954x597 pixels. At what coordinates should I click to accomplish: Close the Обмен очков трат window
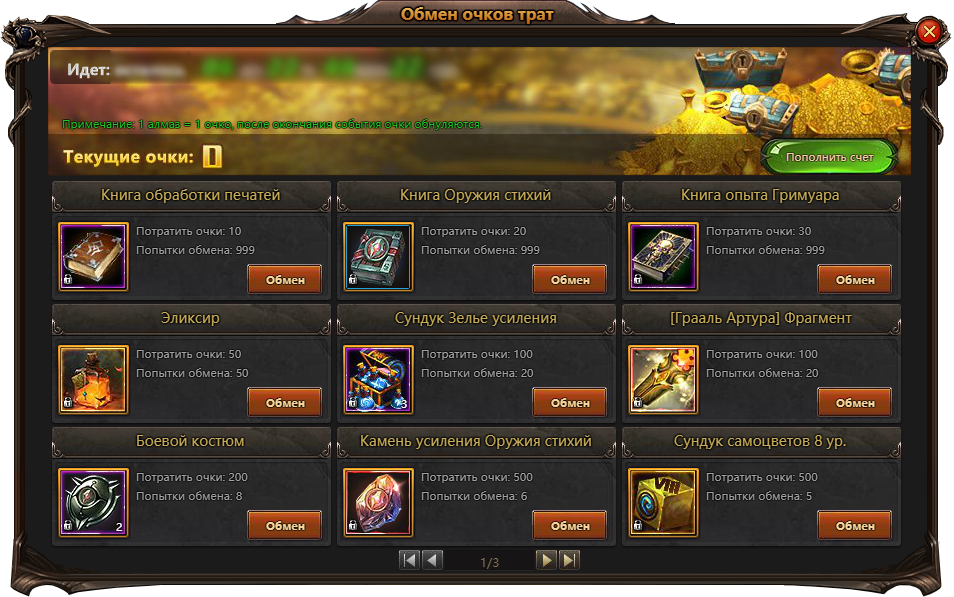pyautogui.click(x=929, y=32)
